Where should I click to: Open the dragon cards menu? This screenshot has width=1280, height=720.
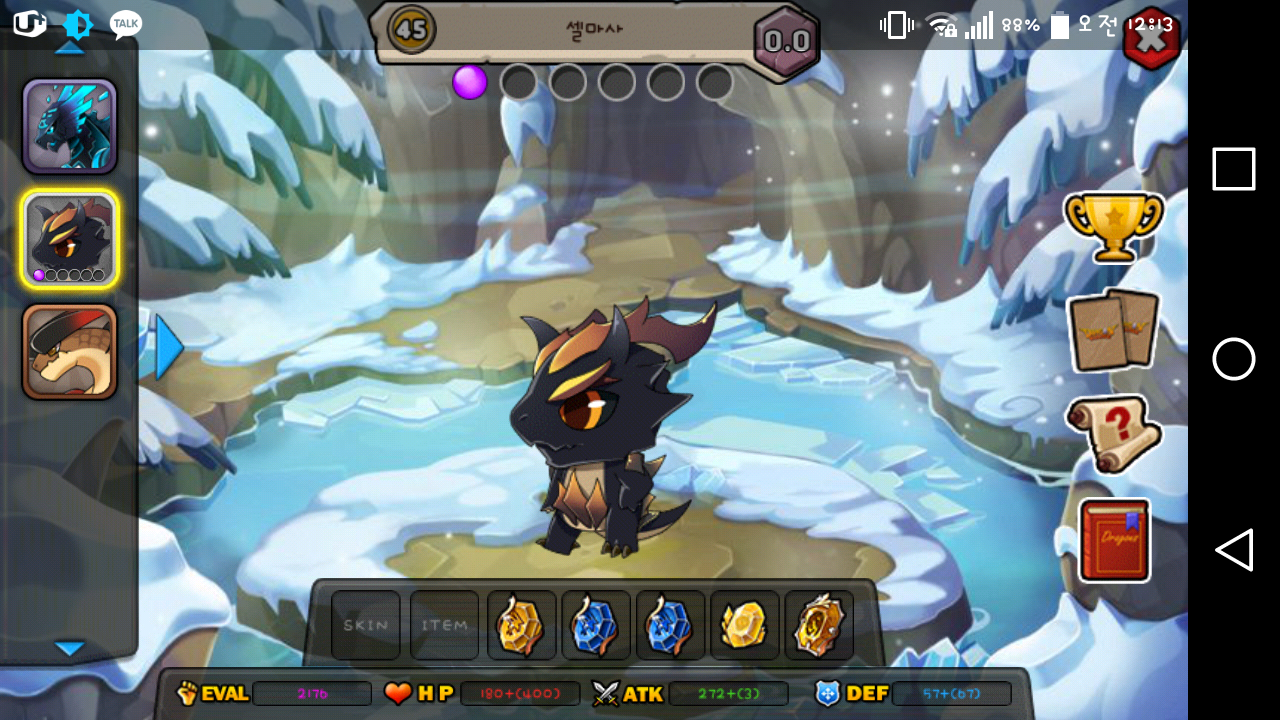pos(1113,330)
